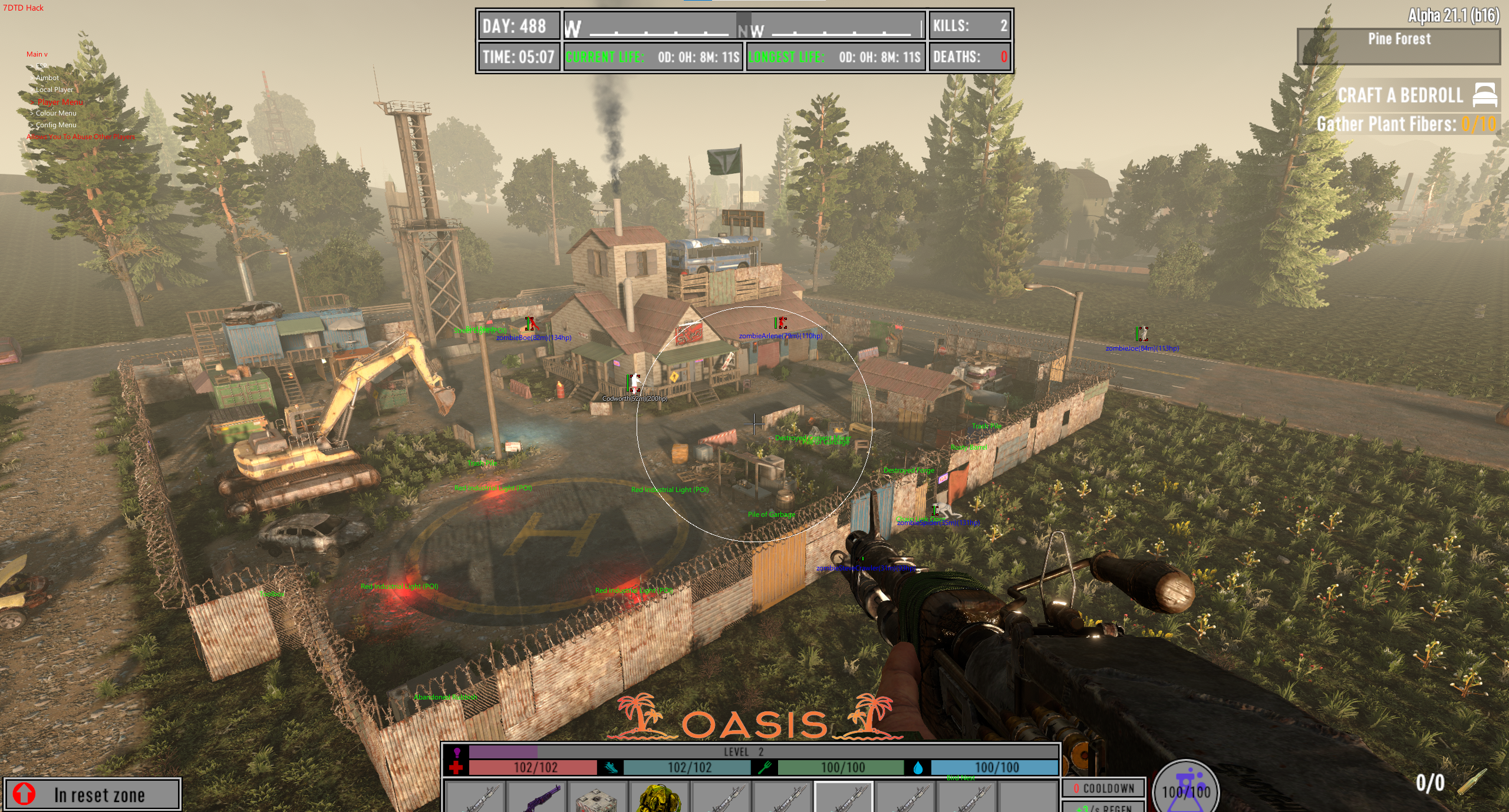1509x812 pixels.
Task: Select the grey block hotbar slot
Action: coord(597,798)
